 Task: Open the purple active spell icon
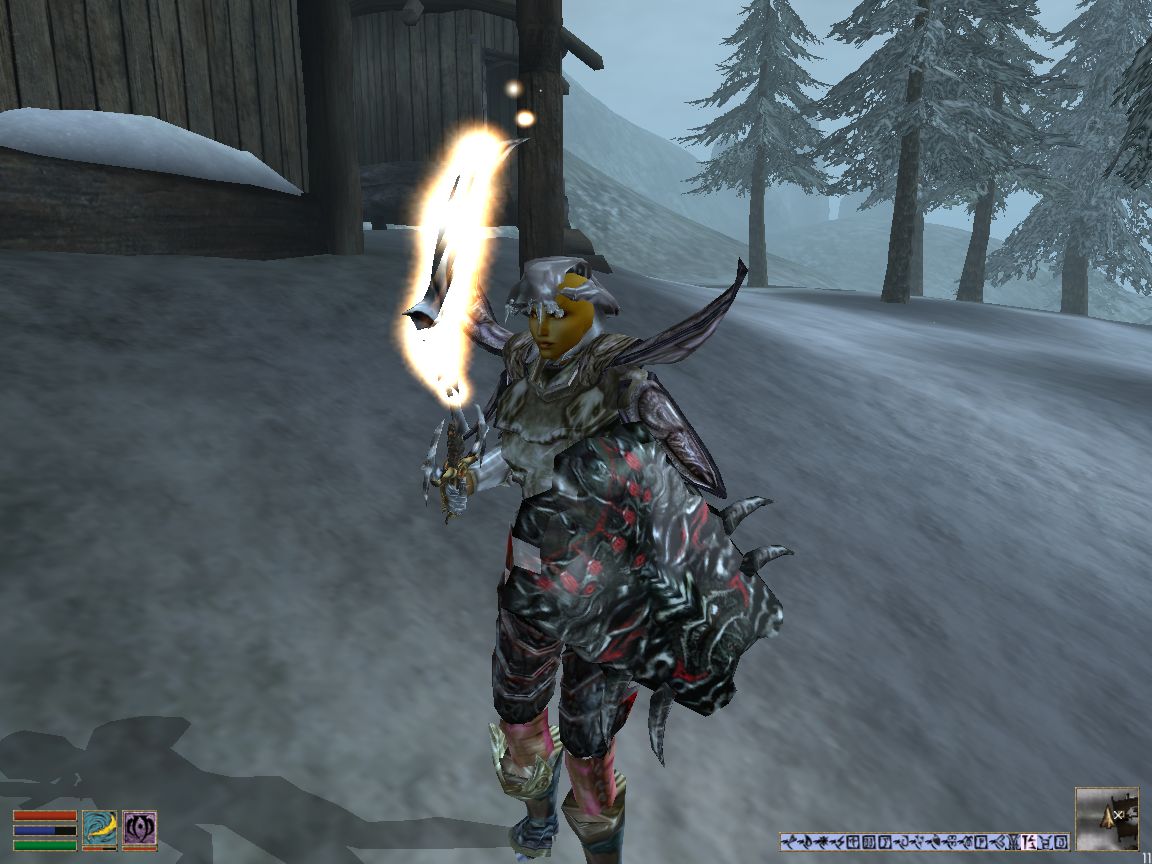pos(139,828)
